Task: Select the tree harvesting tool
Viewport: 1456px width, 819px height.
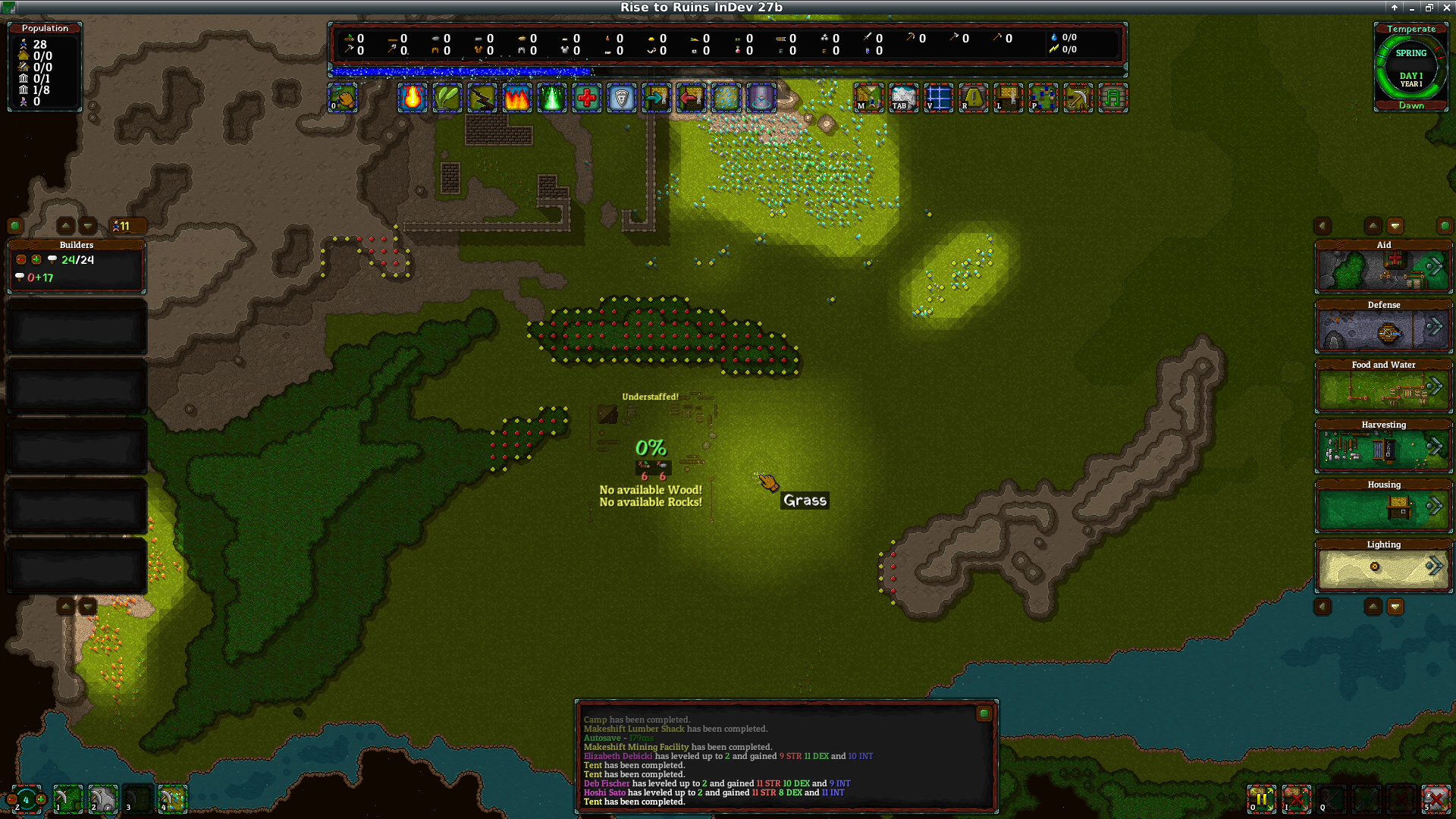Action: (68, 799)
